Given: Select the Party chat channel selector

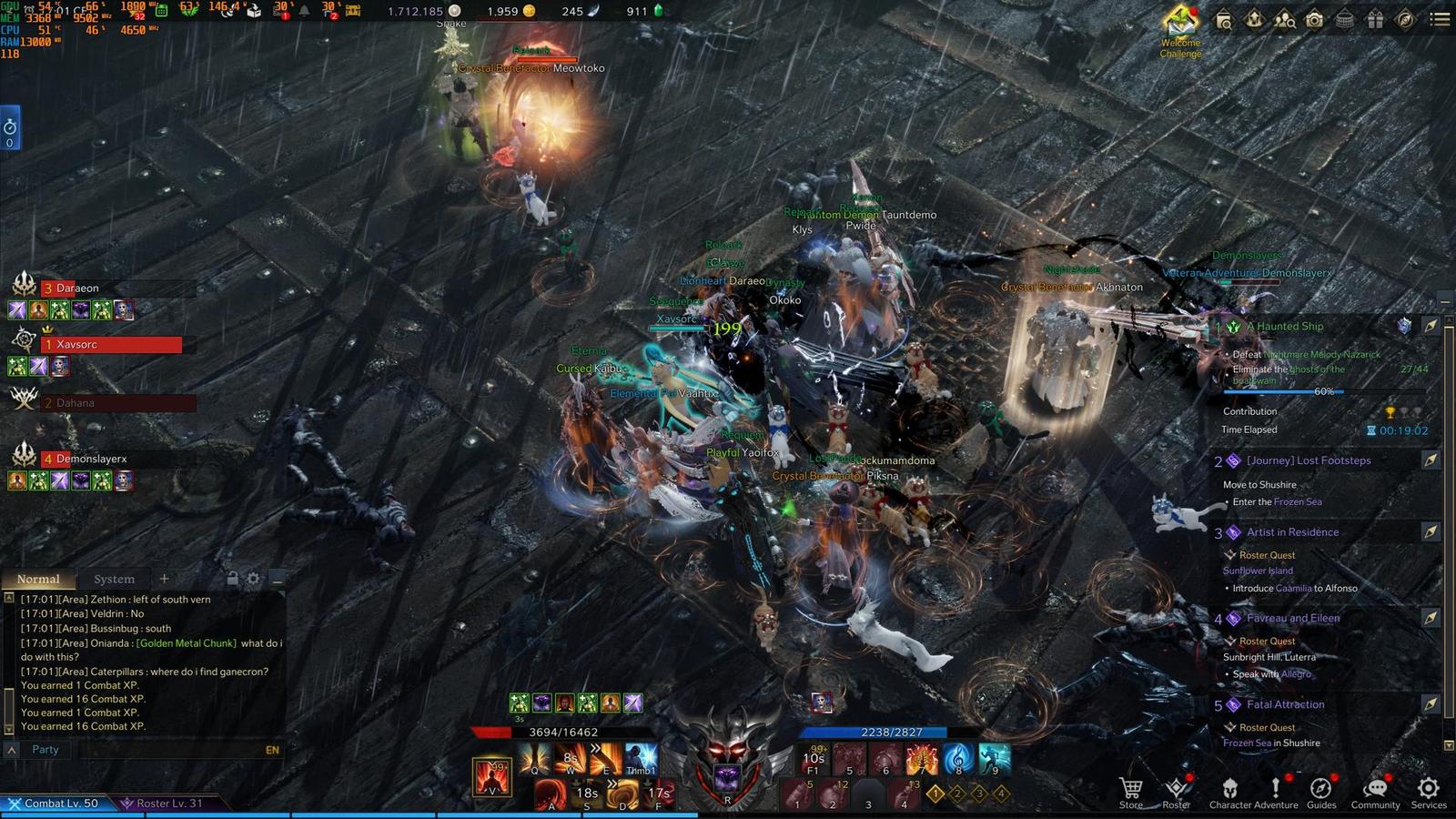Looking at the screenshot, I should [45, 750].
